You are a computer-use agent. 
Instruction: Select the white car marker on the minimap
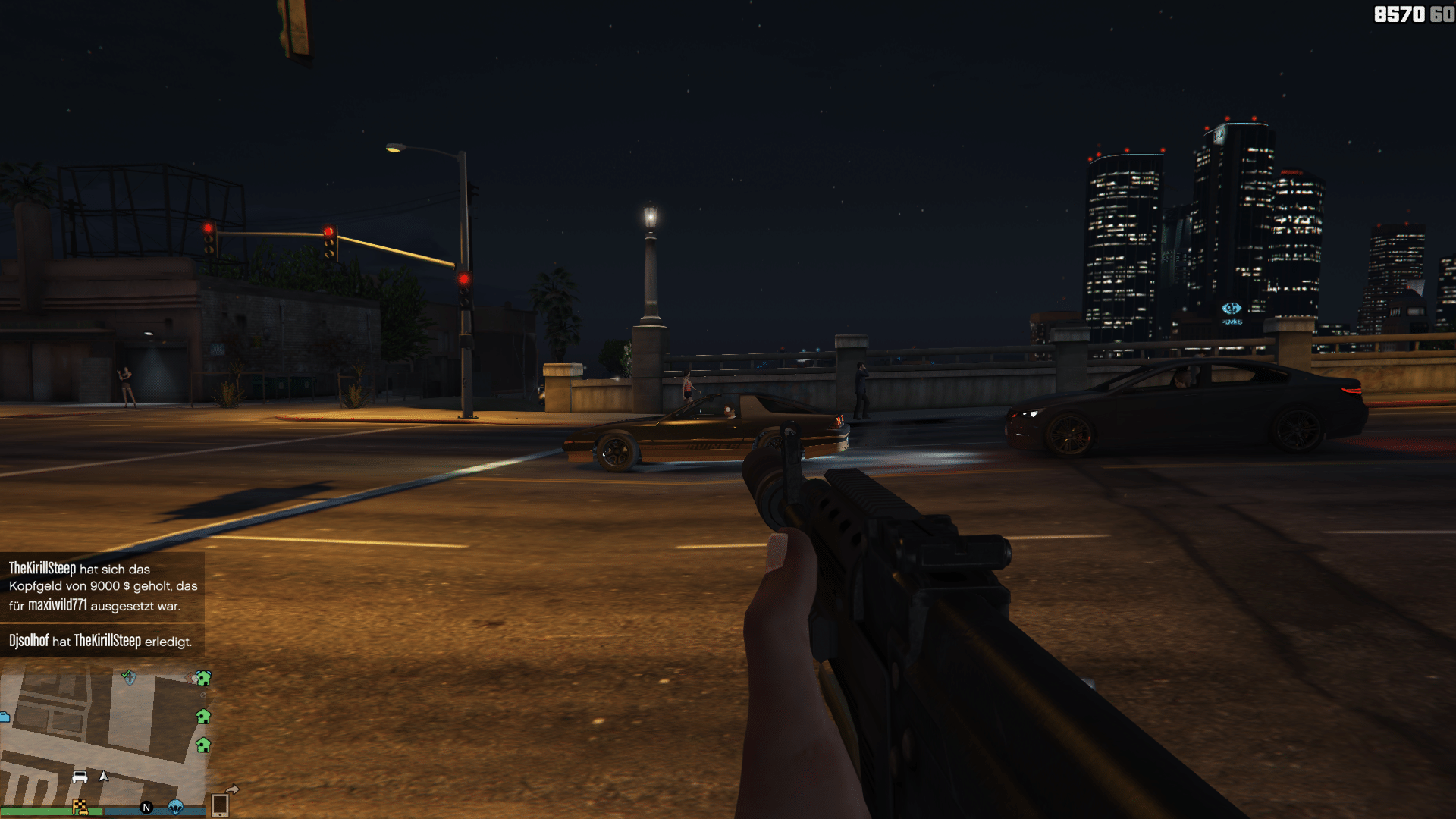pos(80,777)
